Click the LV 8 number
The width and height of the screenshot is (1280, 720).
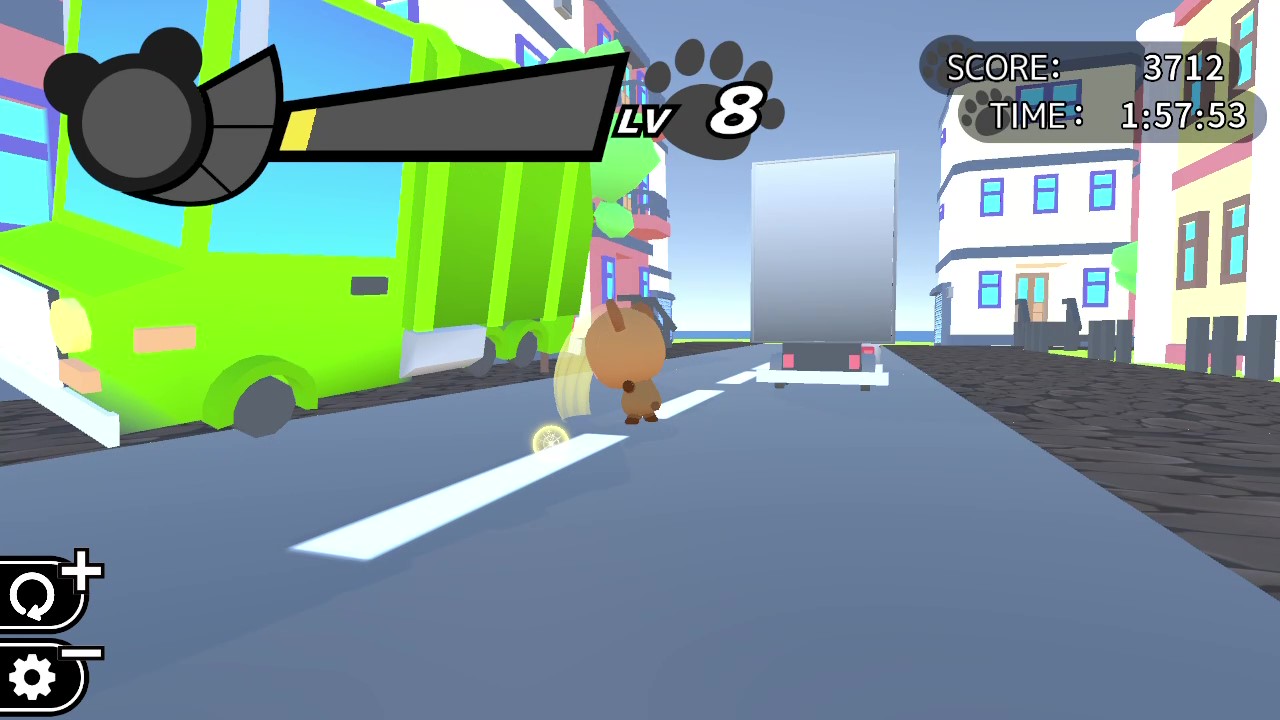point(737,110)
